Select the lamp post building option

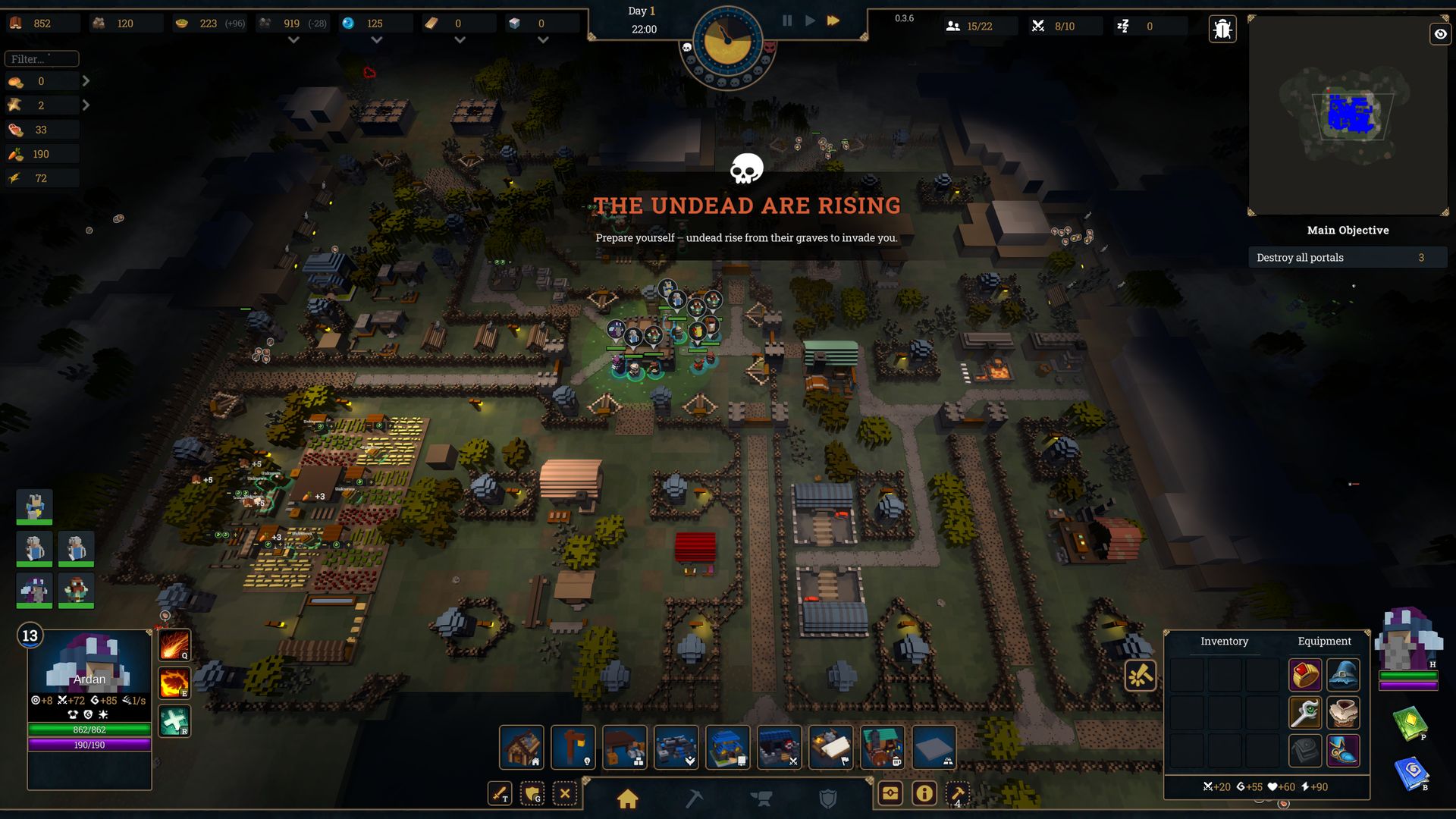click(x=573, y=747)
